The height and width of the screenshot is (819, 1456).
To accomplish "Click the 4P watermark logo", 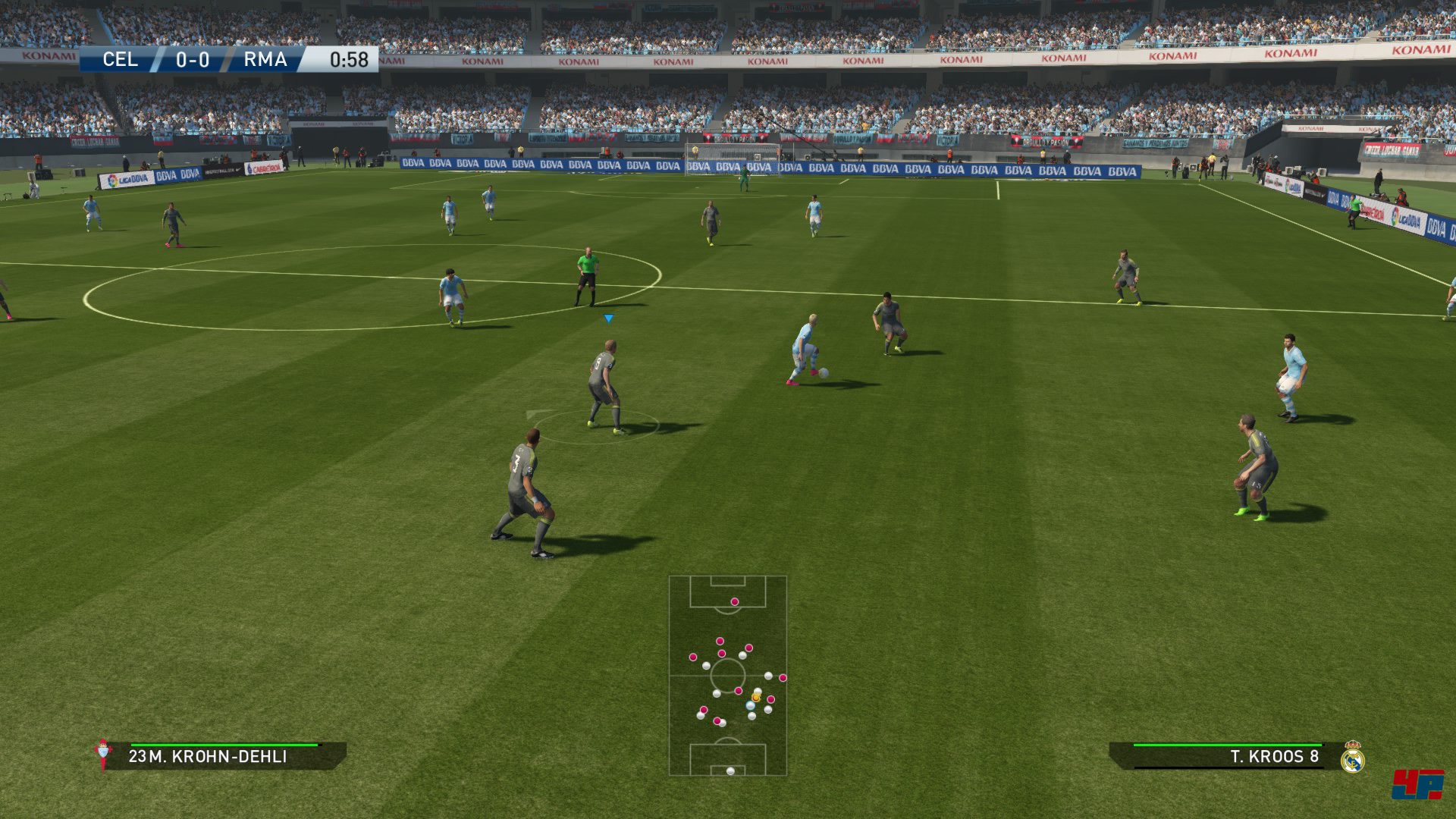I will pyautogui.click(x=1416, y=784).
